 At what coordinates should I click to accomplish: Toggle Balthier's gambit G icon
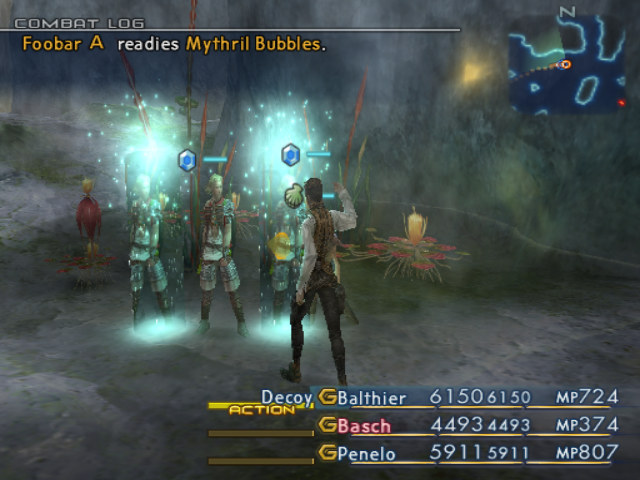point(327,398)
